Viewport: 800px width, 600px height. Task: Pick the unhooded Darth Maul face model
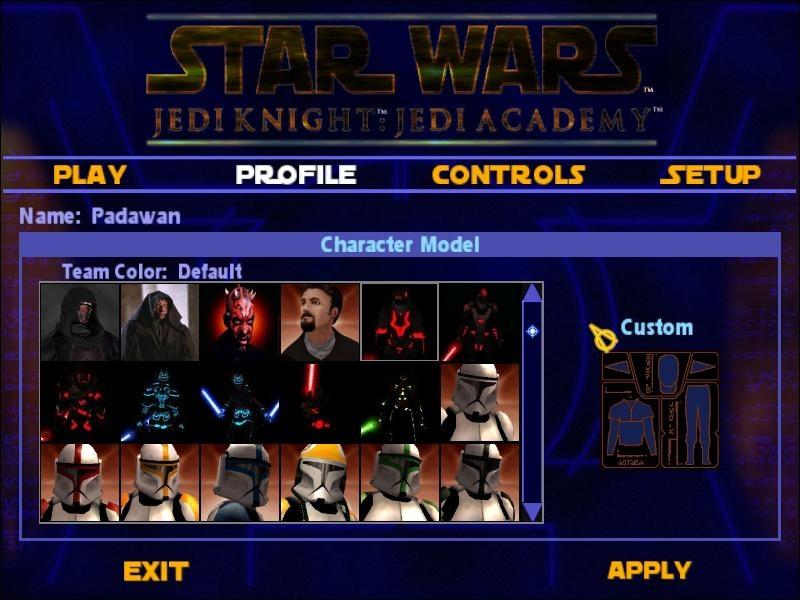coord(240,322)
